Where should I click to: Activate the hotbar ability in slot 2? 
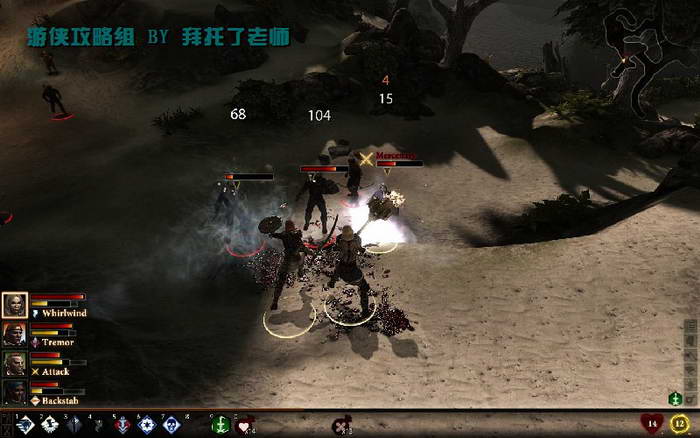(x=50, y=425)
